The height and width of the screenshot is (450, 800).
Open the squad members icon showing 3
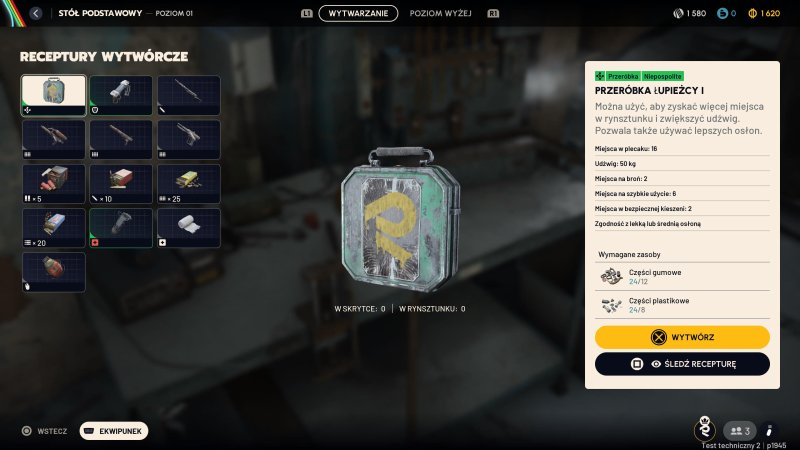[739, 431]
